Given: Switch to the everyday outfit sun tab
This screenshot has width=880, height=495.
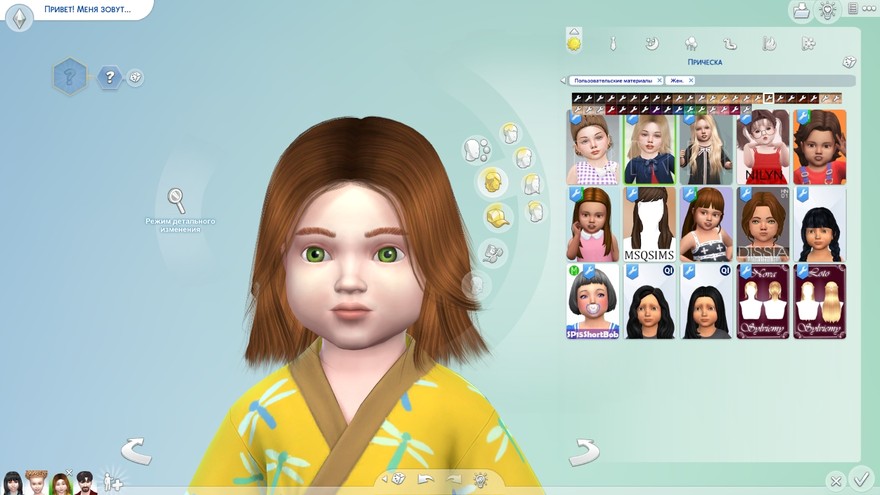Looking at the screenshot, I should (574, 43).
